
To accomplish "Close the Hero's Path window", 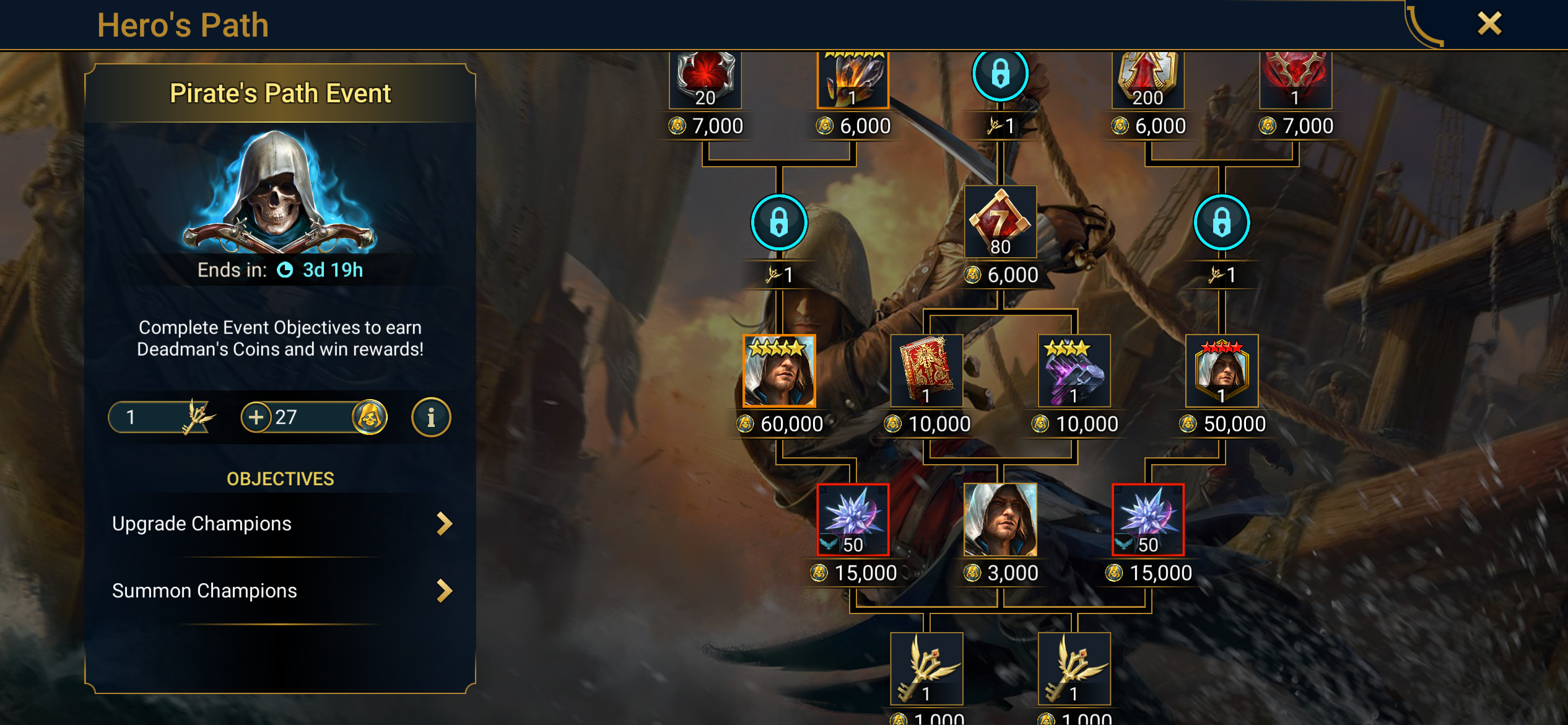I will click(1489, 24).
